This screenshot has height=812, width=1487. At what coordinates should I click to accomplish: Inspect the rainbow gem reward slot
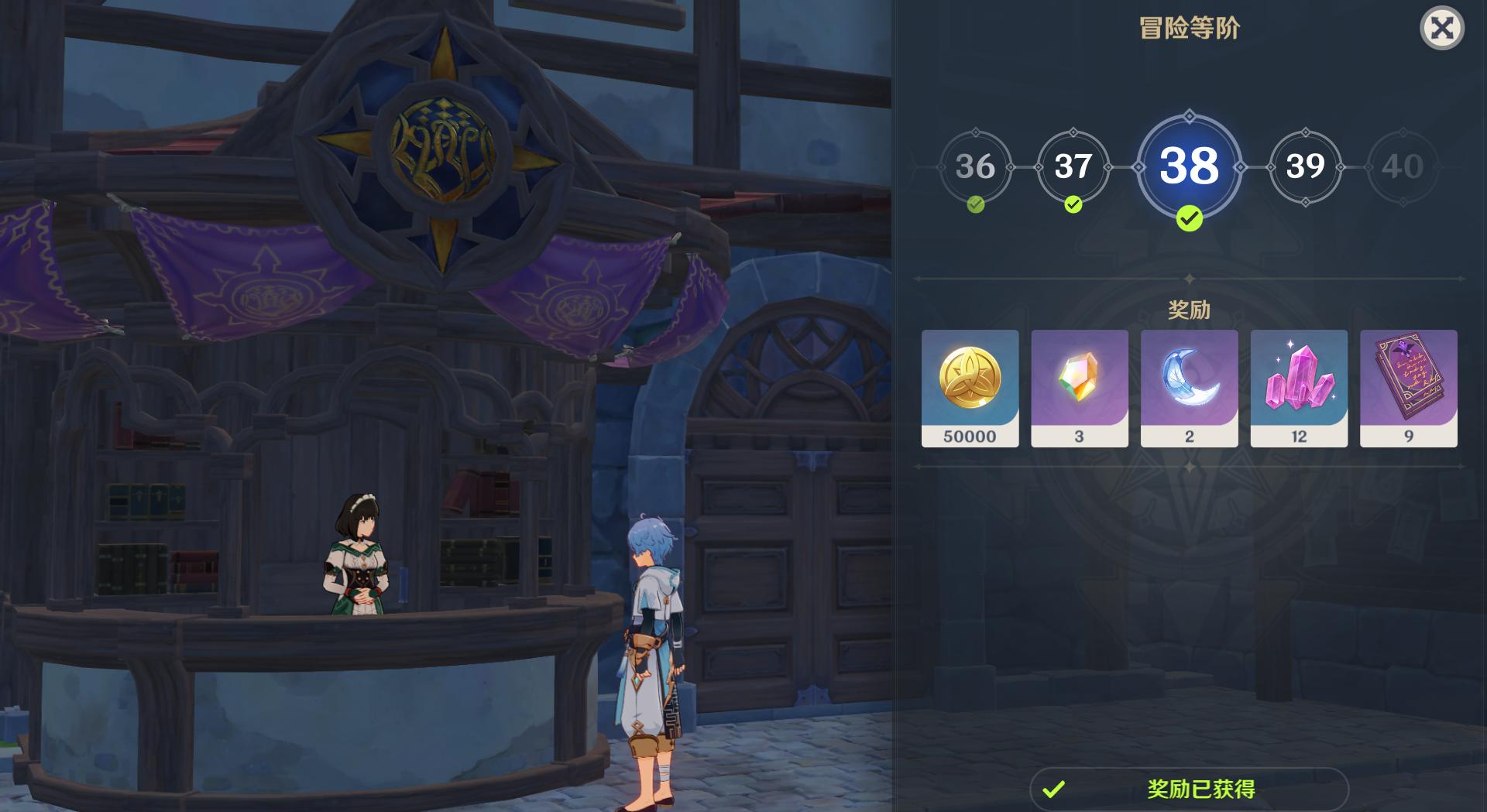tap(1080, 388)
